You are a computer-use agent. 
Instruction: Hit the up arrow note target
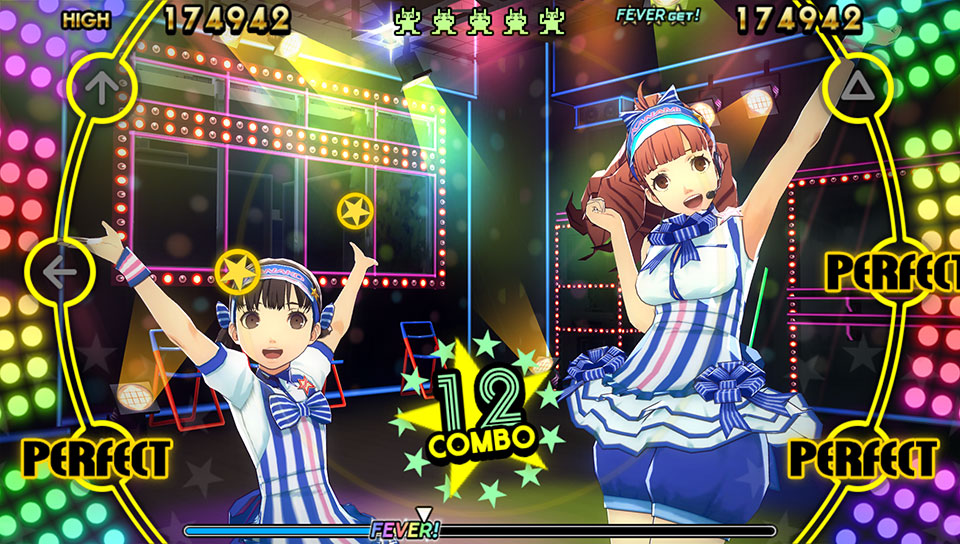[98, 86]
